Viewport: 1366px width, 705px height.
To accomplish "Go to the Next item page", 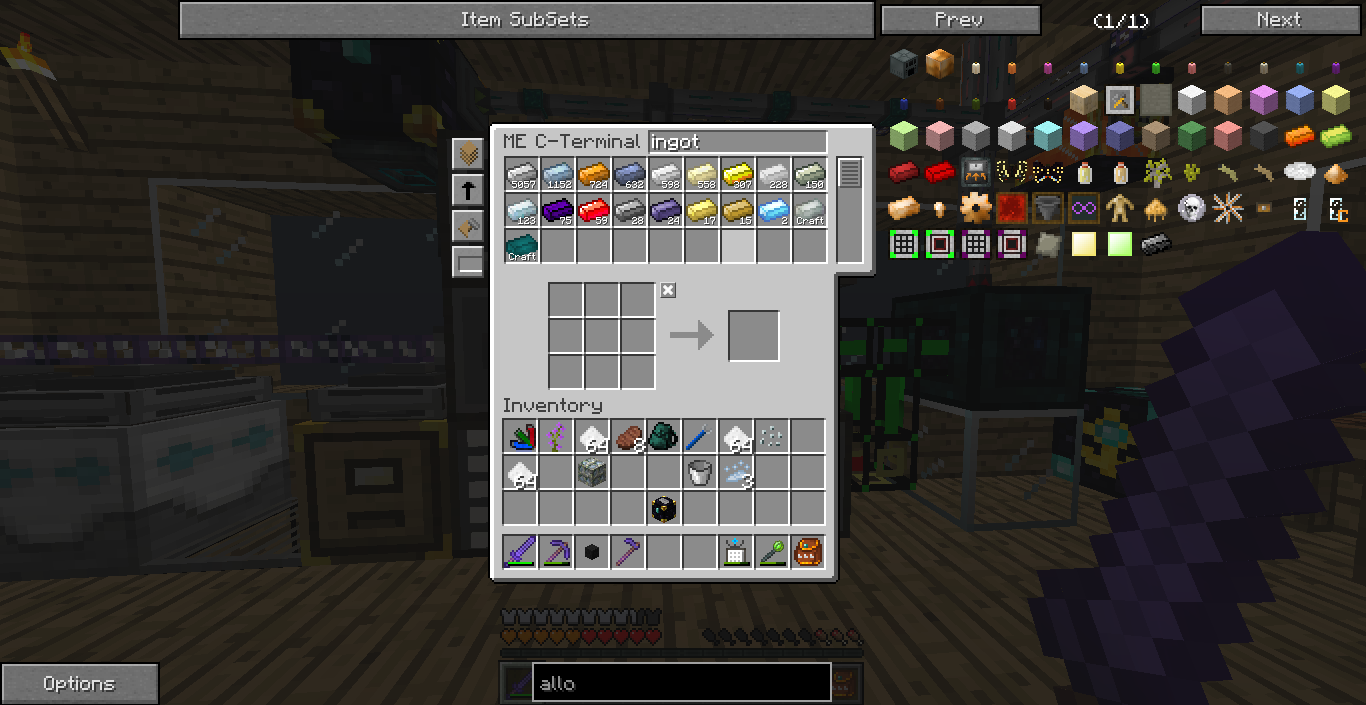I will [x=1278, y=20].
